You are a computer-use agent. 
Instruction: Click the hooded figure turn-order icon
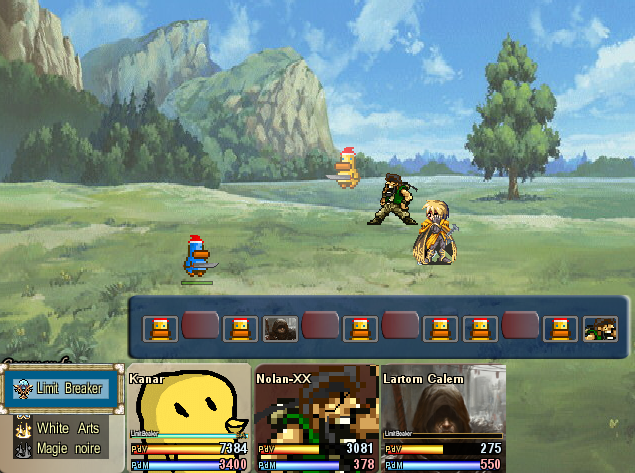pos(279,328)
